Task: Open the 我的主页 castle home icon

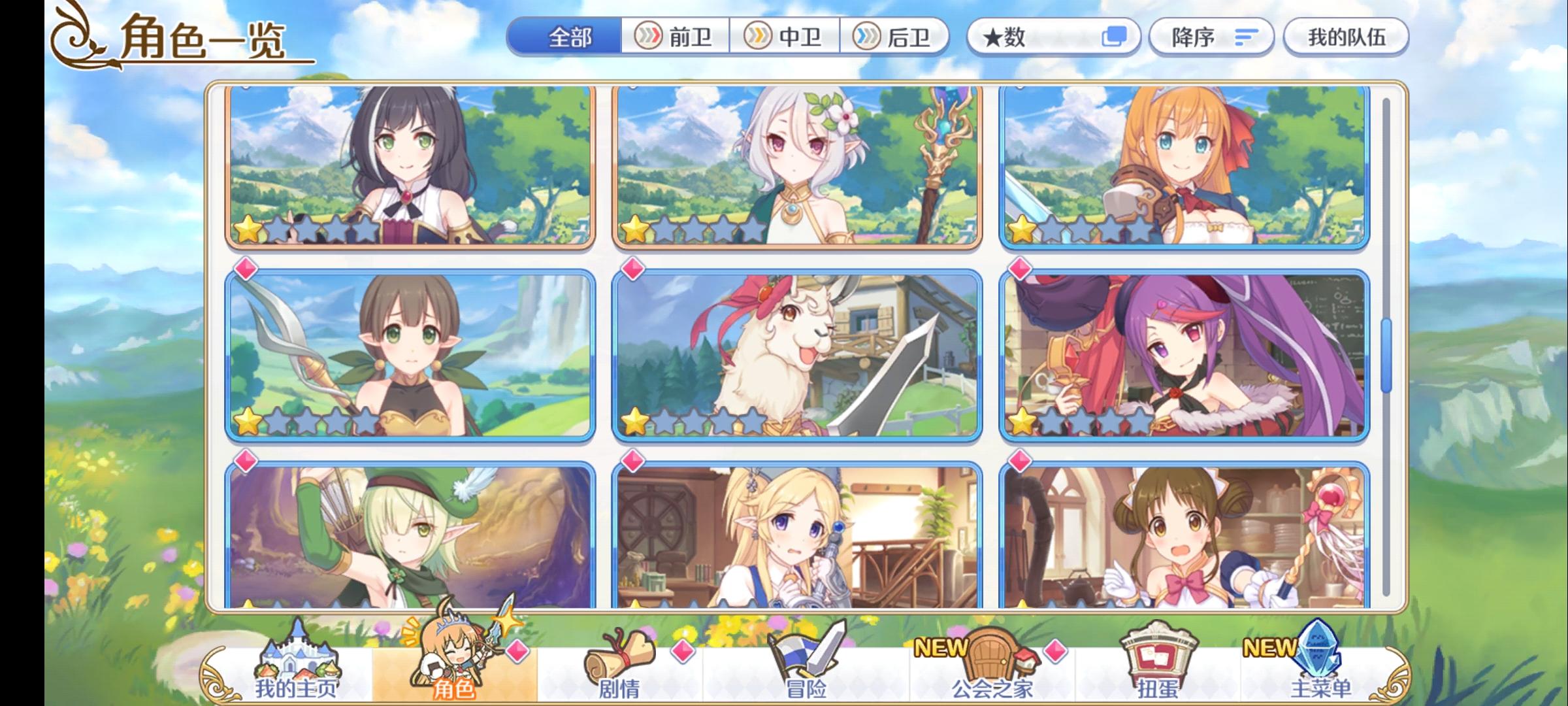Action: tap(297, 660)
